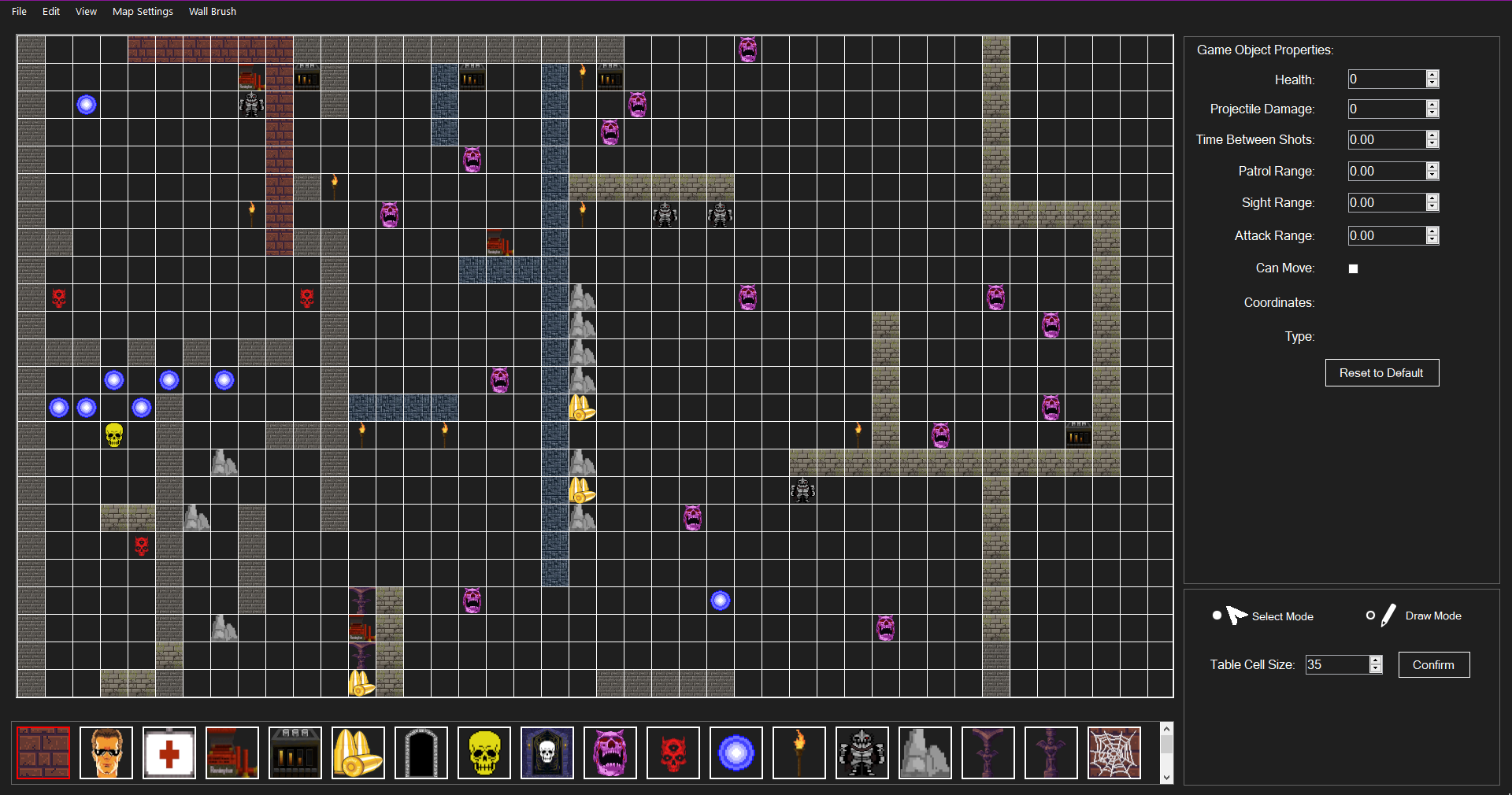Enable Select Mode

[1216, 616]
